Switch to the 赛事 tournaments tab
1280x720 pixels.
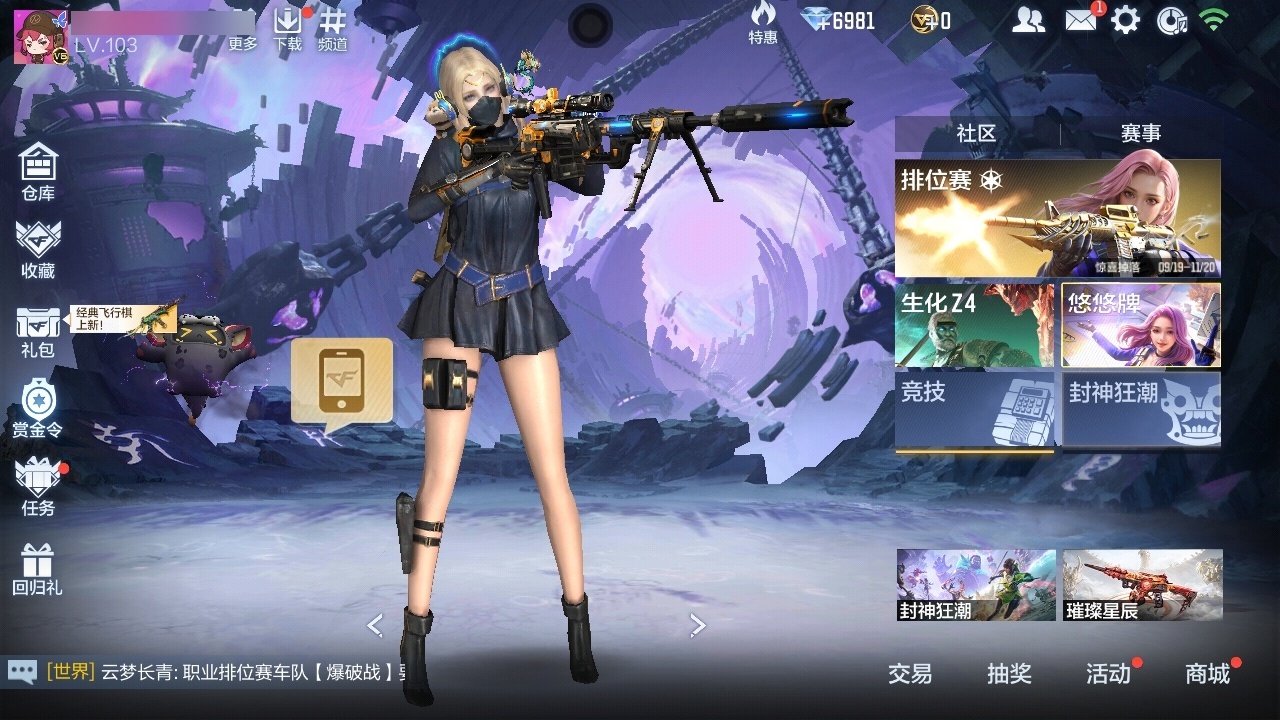tap(1141, 133)
